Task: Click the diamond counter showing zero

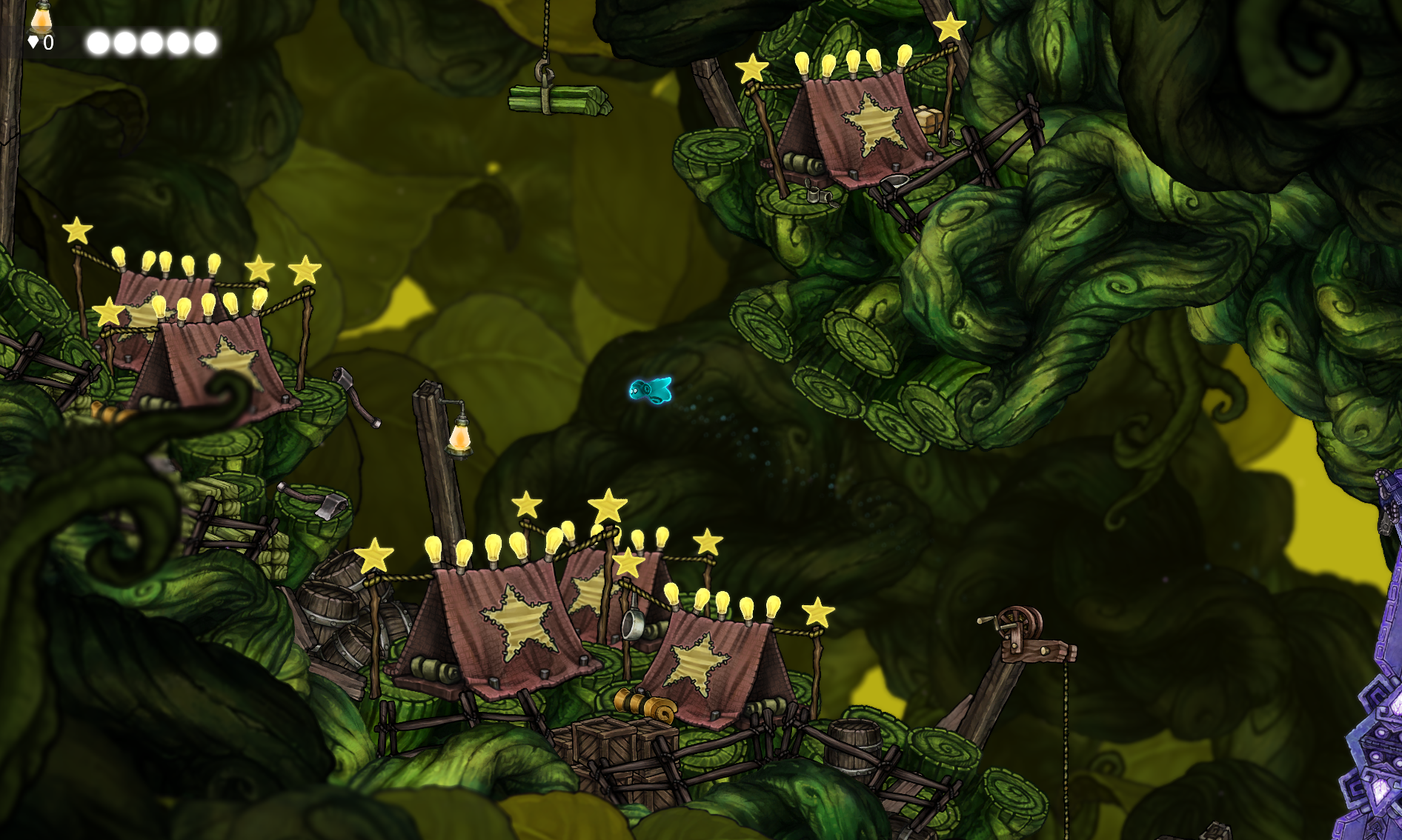Action: click(39, 43)
